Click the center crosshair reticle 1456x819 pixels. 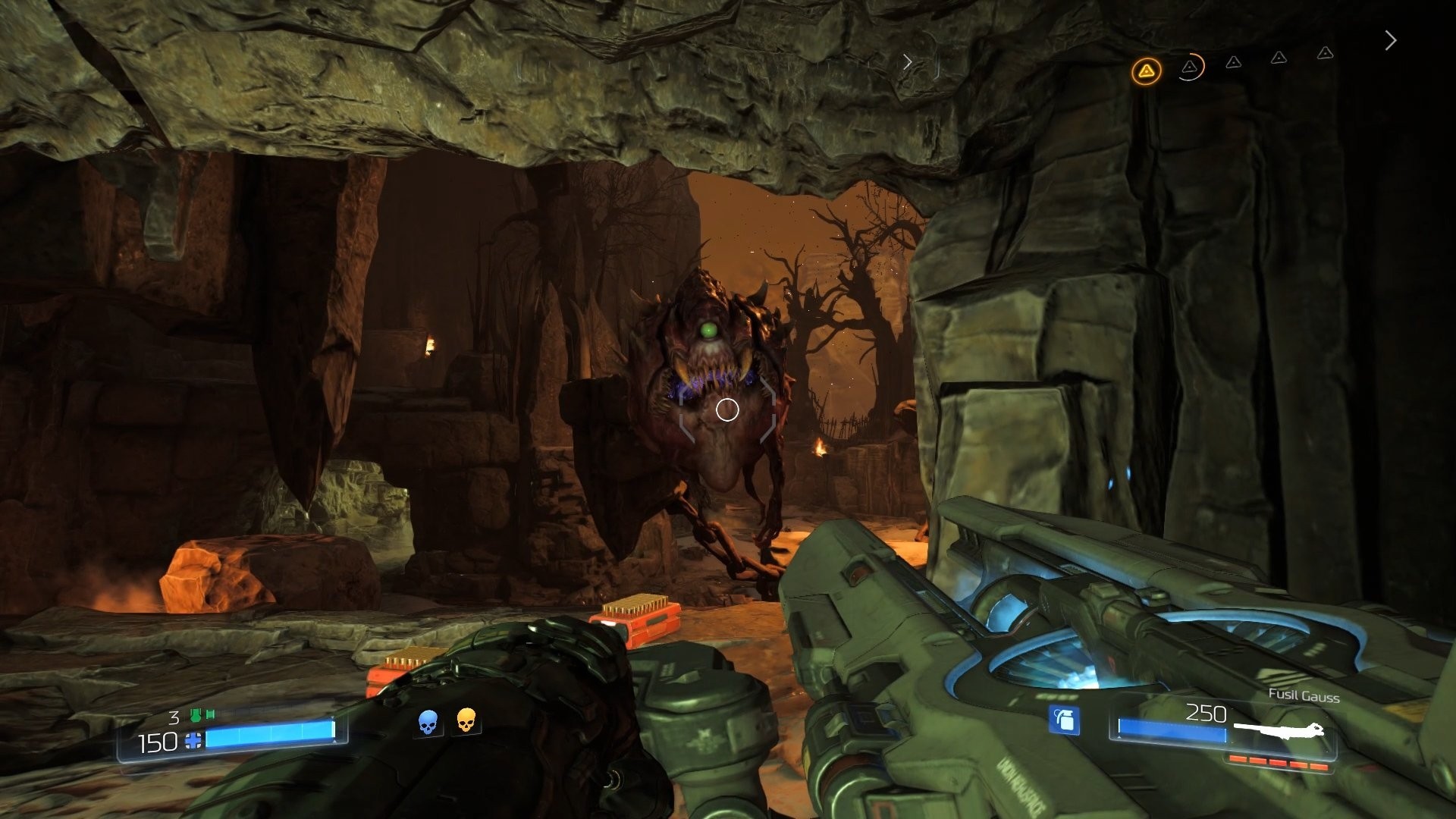[x=726, y=409]
